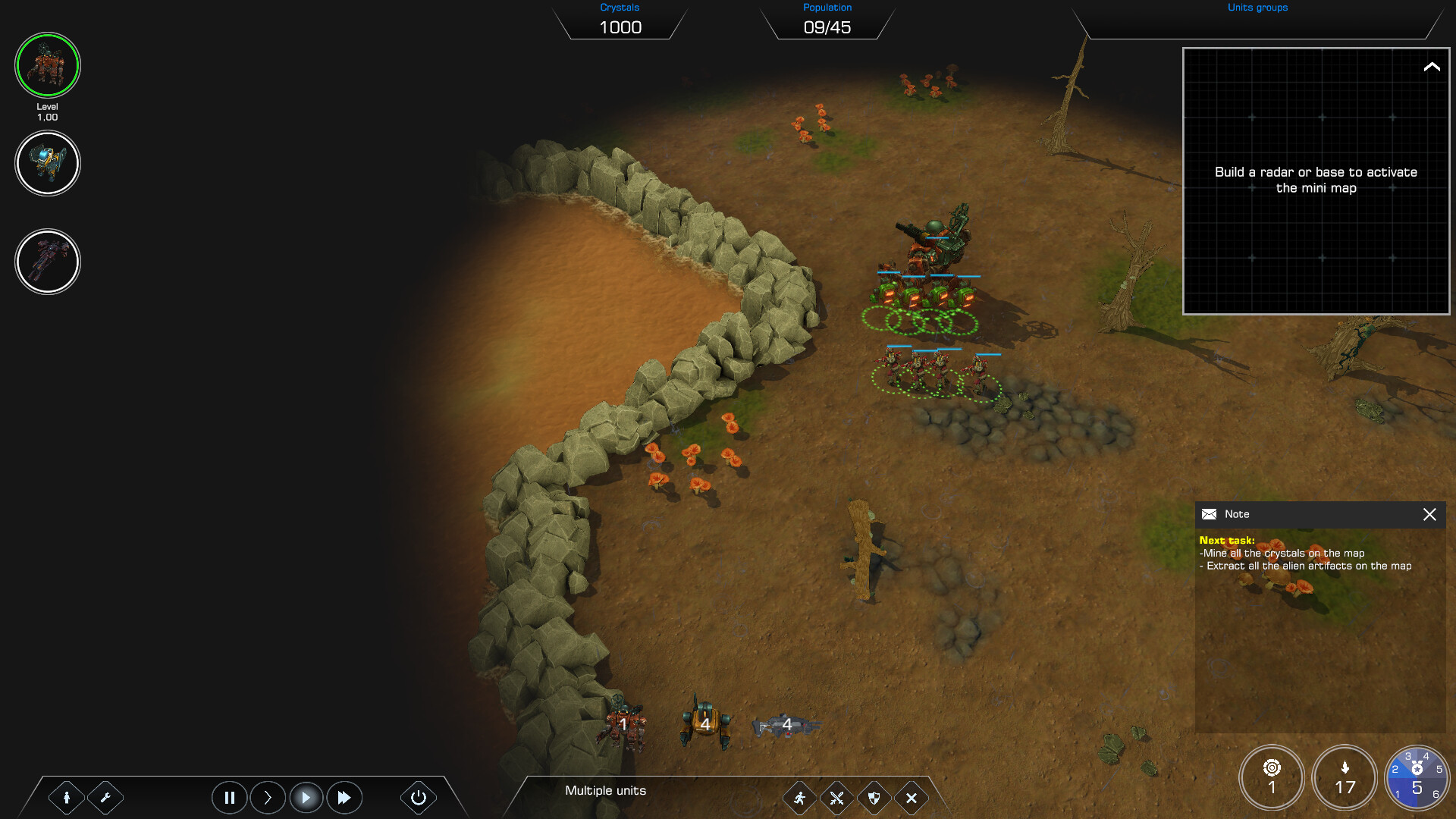Click the power button to exit
The image size is (1456, 819).
(x=418, y=797)
